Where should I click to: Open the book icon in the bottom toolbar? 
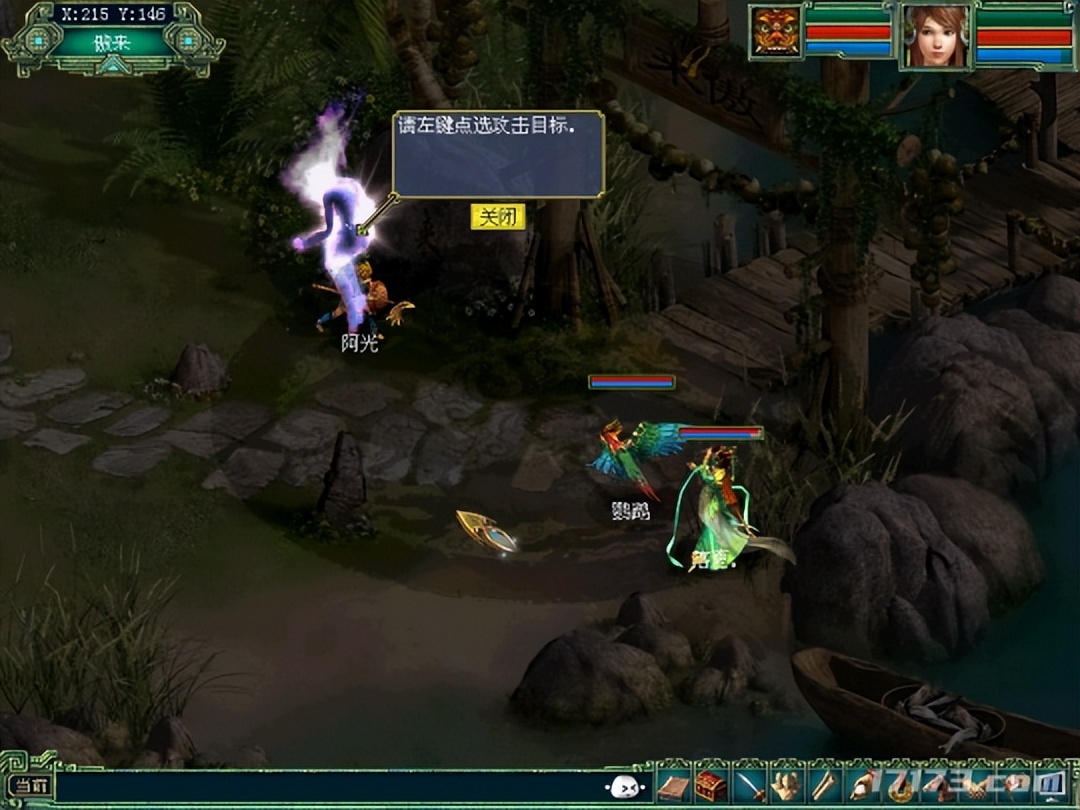674,786
